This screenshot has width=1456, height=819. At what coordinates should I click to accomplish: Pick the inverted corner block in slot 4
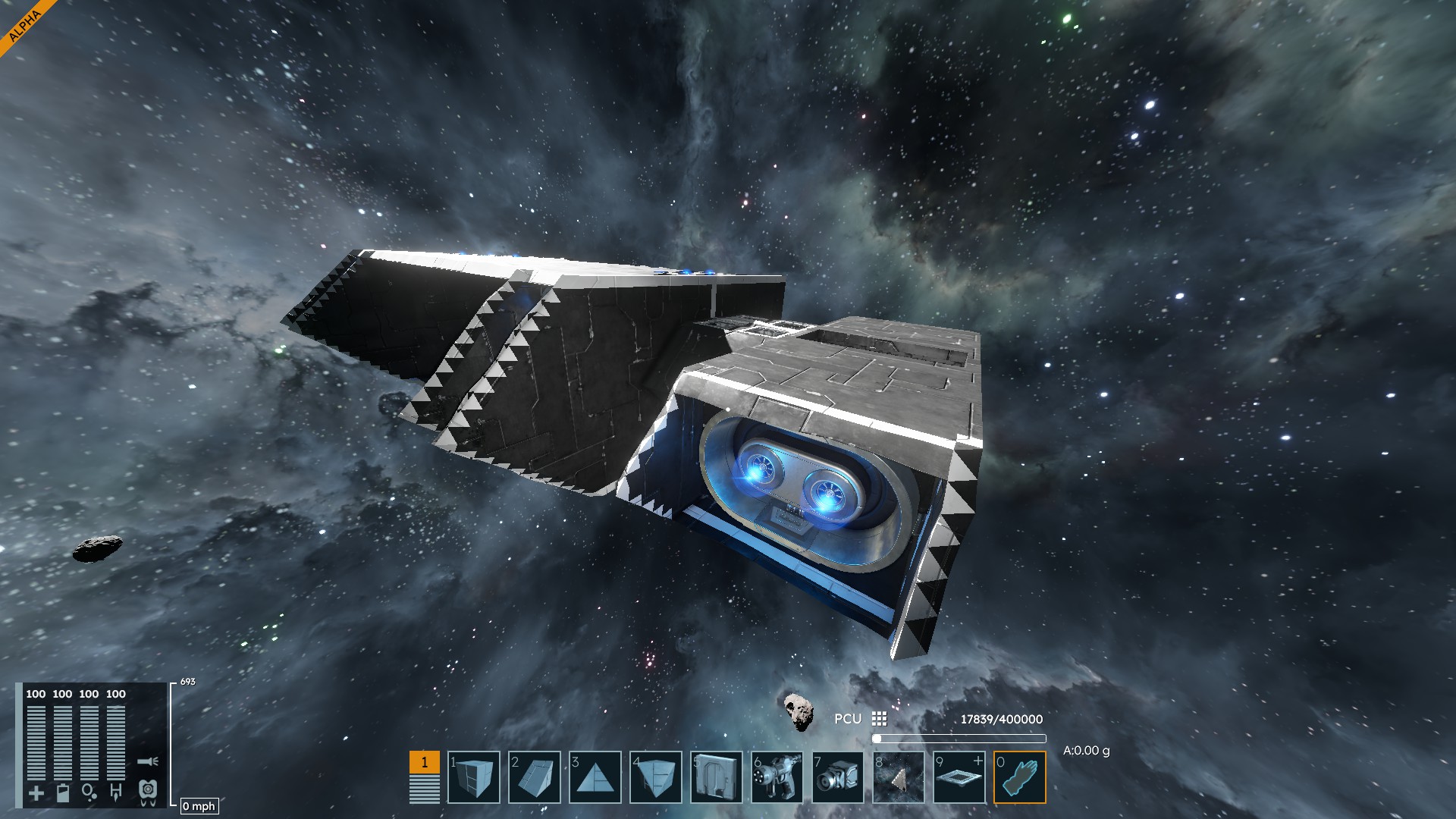(x=656, y=777)
